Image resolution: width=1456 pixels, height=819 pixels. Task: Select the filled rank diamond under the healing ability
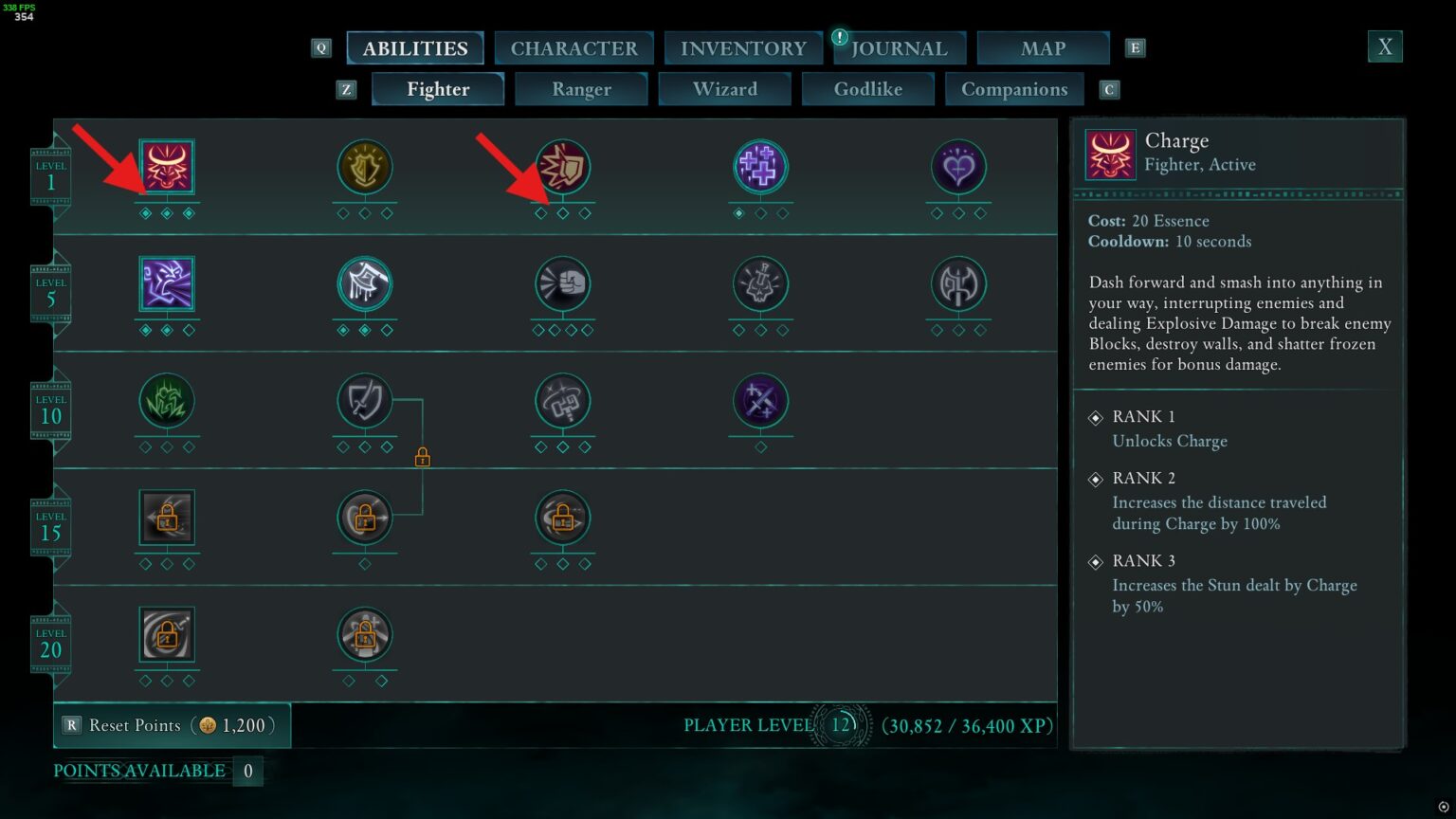(x=739, y=213)
